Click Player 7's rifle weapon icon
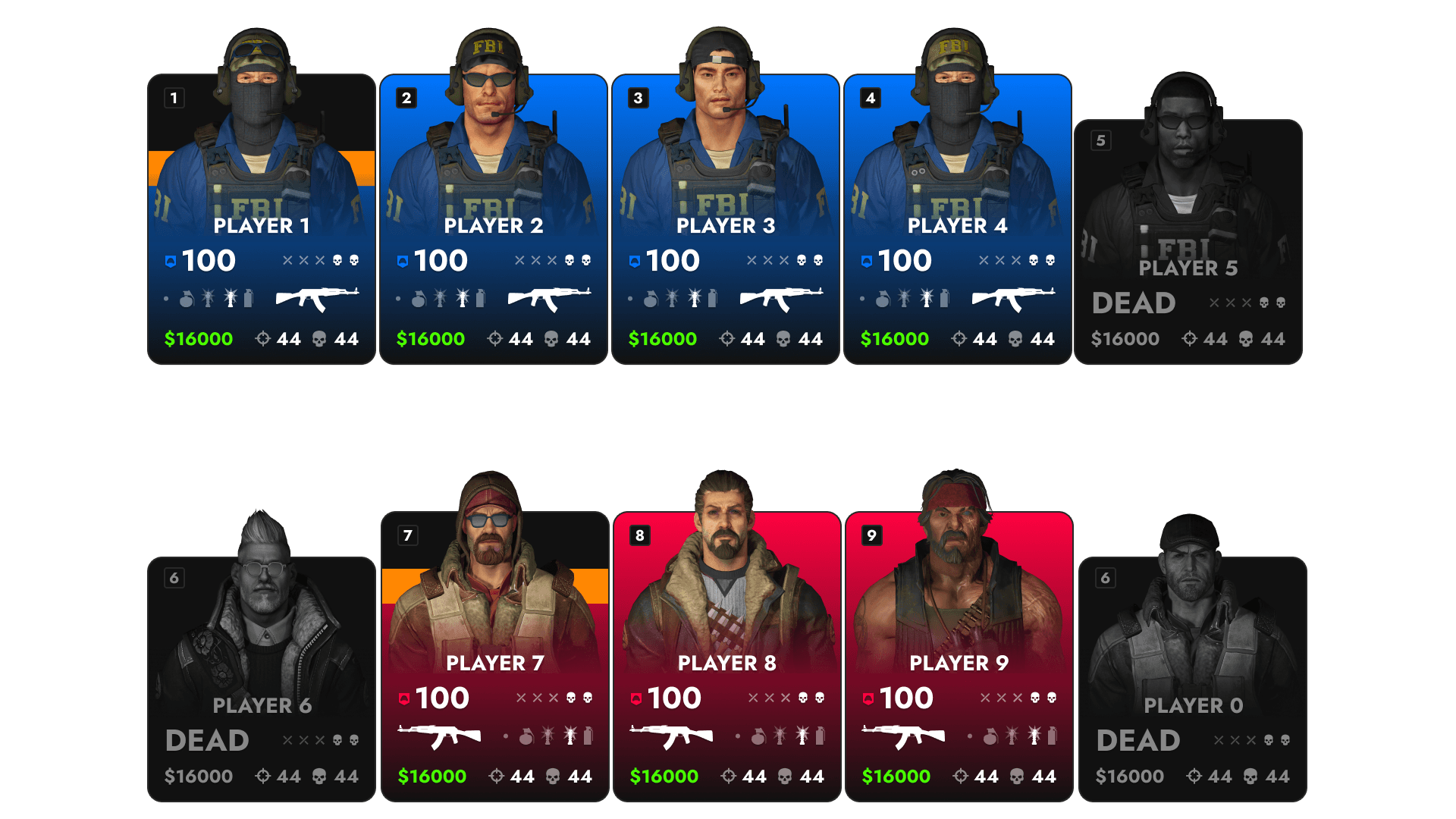This screenshot has height=819, width=1456. (x=440, y=736)
